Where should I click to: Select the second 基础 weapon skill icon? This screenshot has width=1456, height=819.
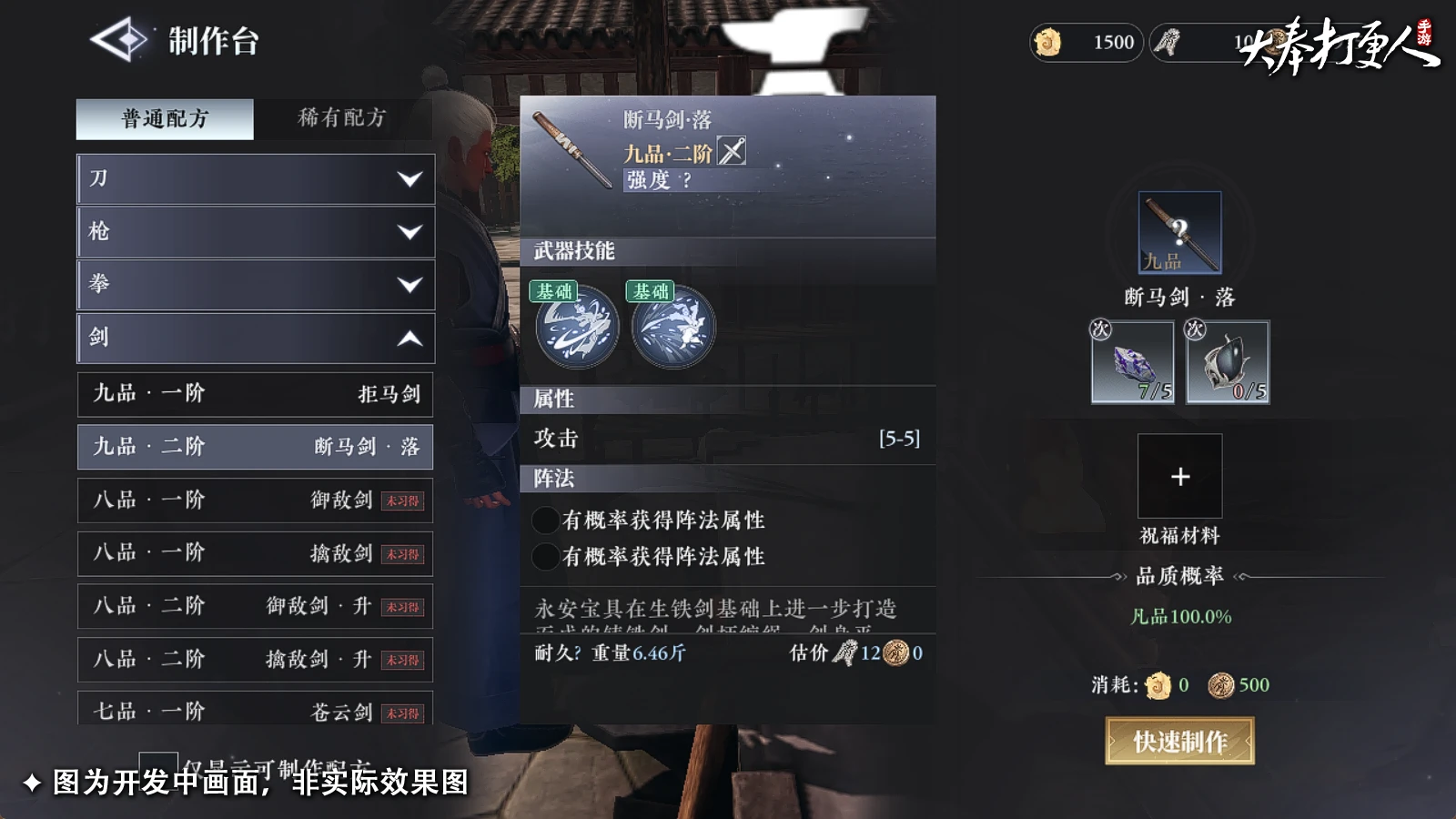point(671,328)
